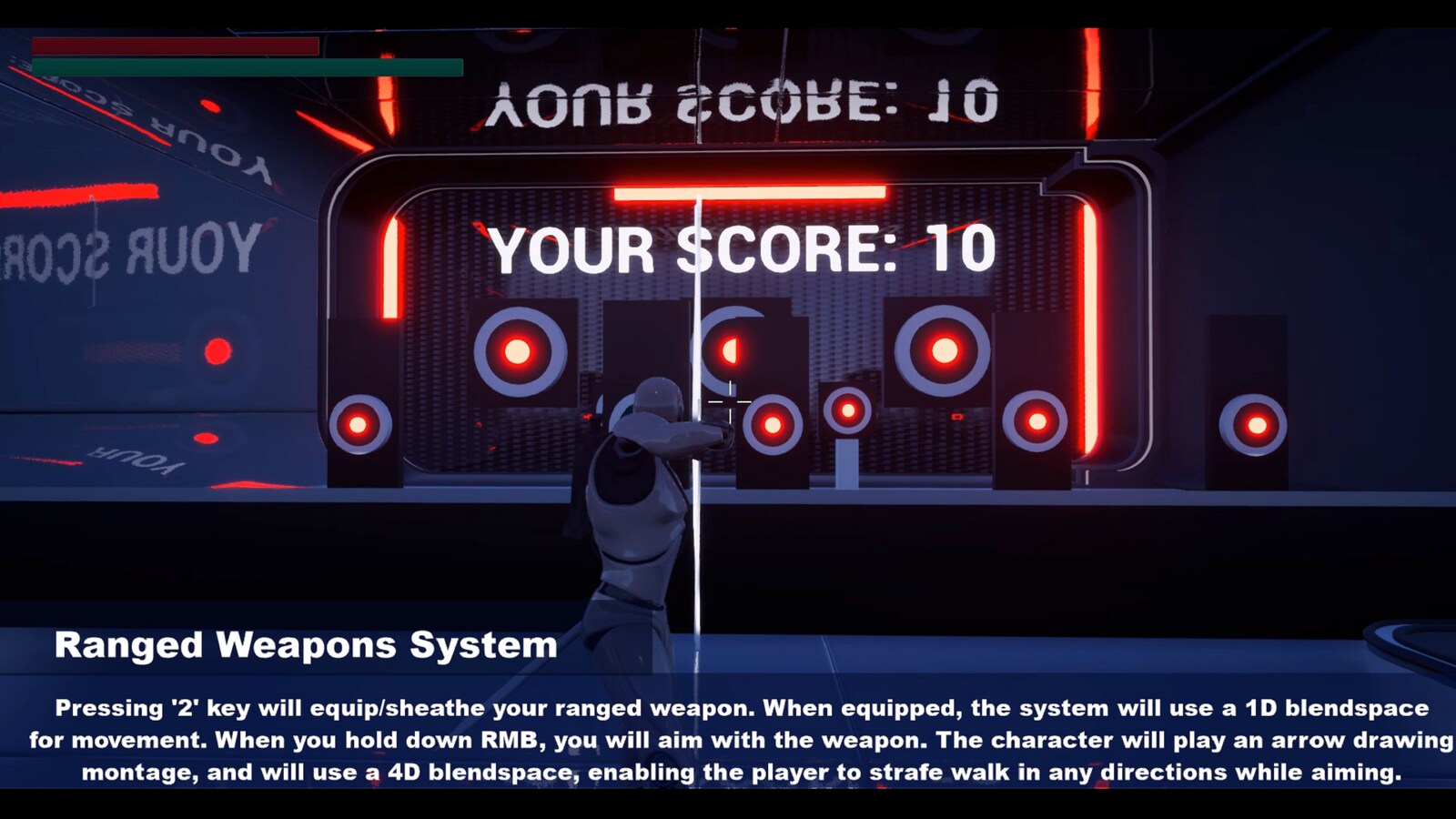Click the red target light on the left wall
Image resolution: width=1456 pixels, height=819 pixels.
(x=217, y=350)
